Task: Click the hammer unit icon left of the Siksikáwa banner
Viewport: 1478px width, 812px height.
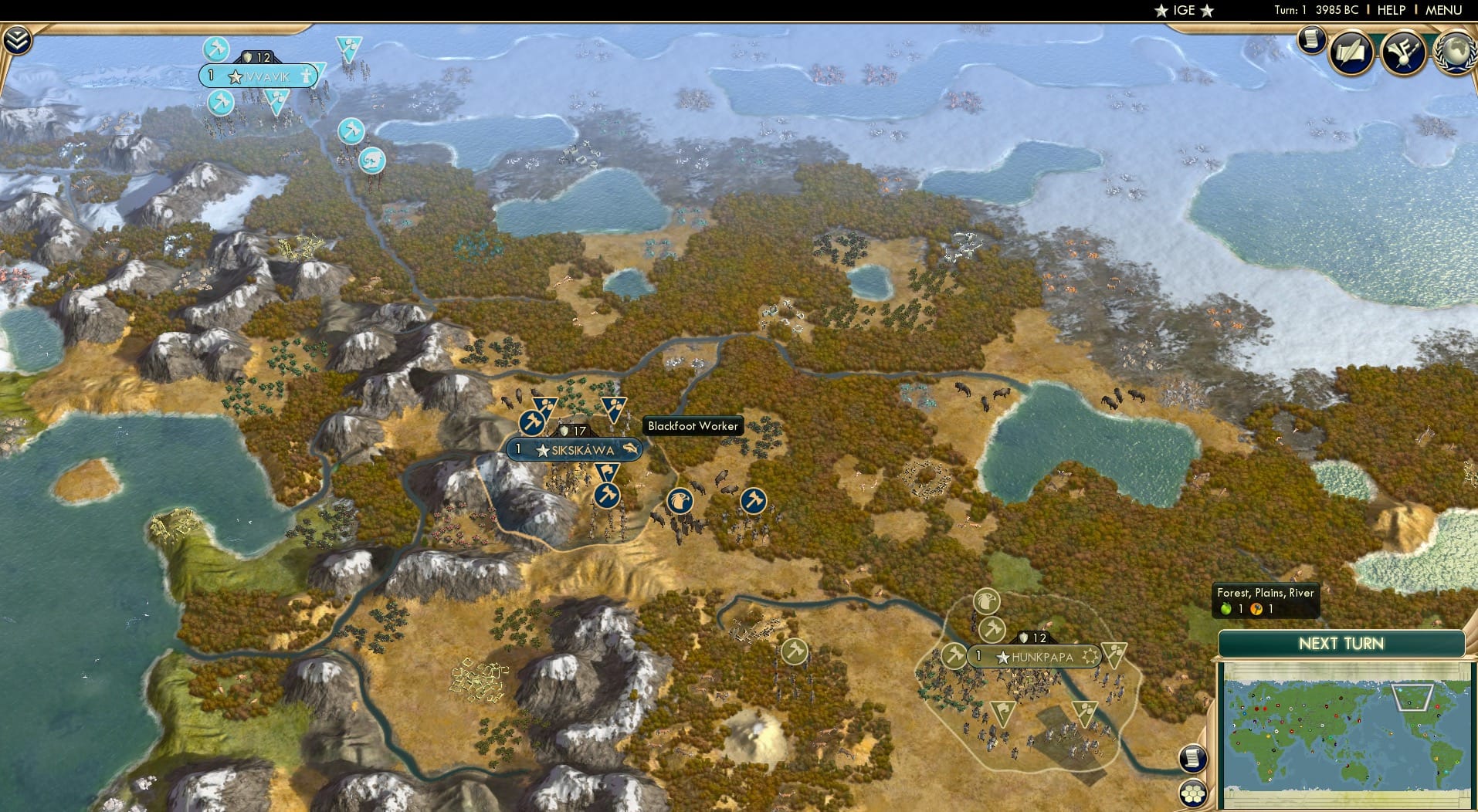Action: coord(533,423)
